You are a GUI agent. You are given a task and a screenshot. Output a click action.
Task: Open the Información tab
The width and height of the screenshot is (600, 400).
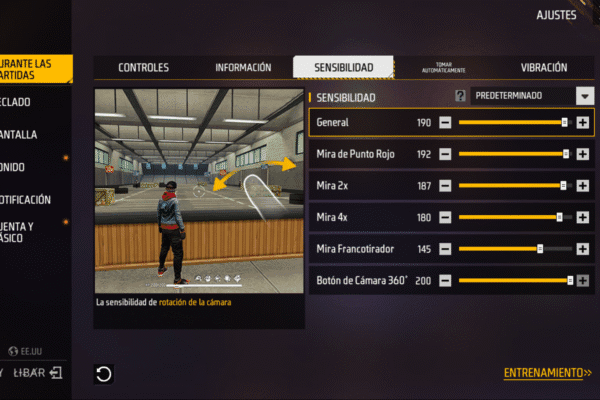pyautogui.click(x=243, y=68)
